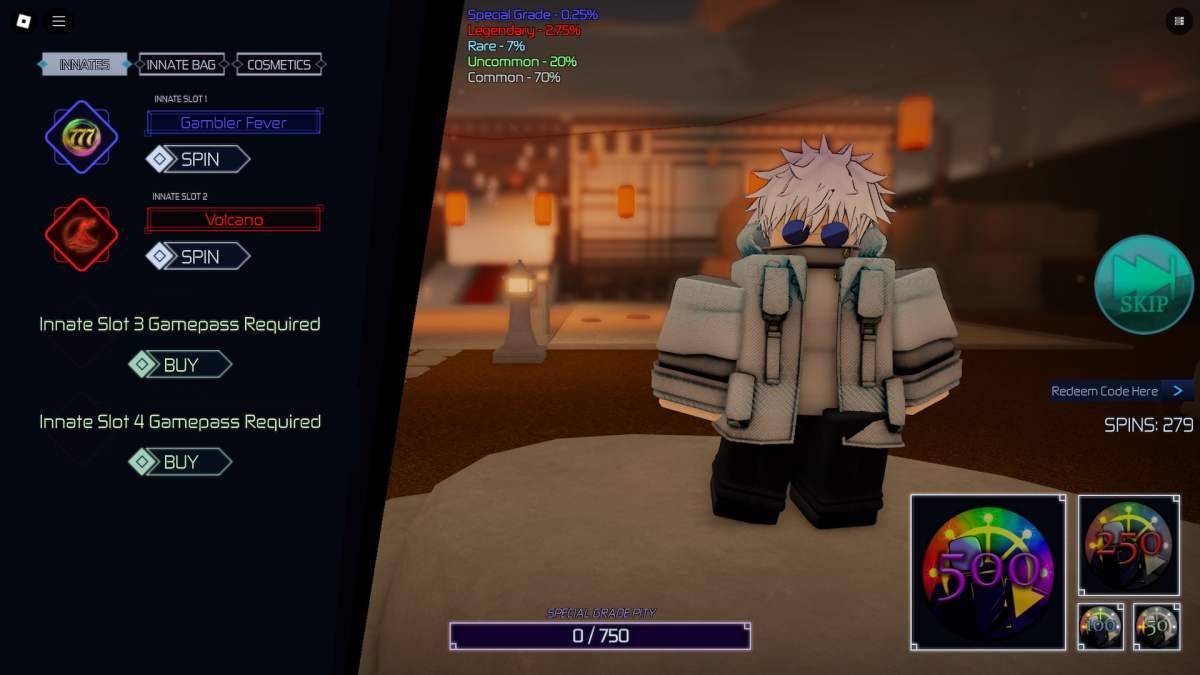Screen dimensions: 1200x675
Task: Choose the 100 spins purchase tile
Action: click(x=1100, y=626)
